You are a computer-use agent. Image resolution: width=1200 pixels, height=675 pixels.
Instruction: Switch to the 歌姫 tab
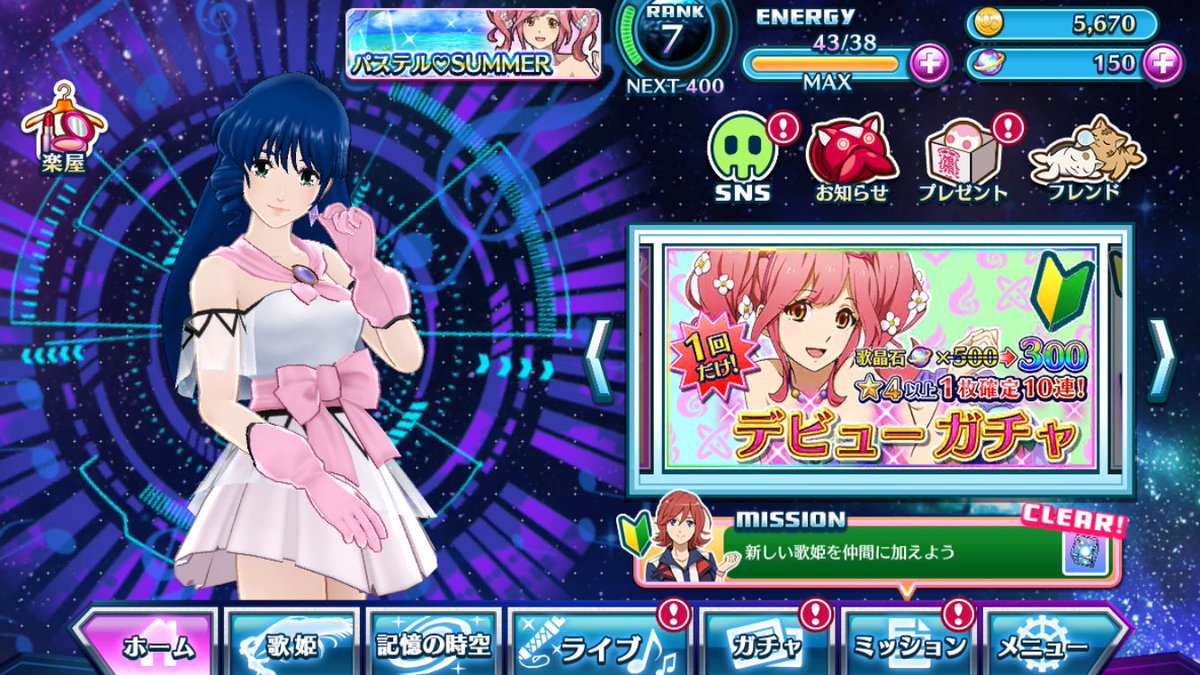[292, 645]
